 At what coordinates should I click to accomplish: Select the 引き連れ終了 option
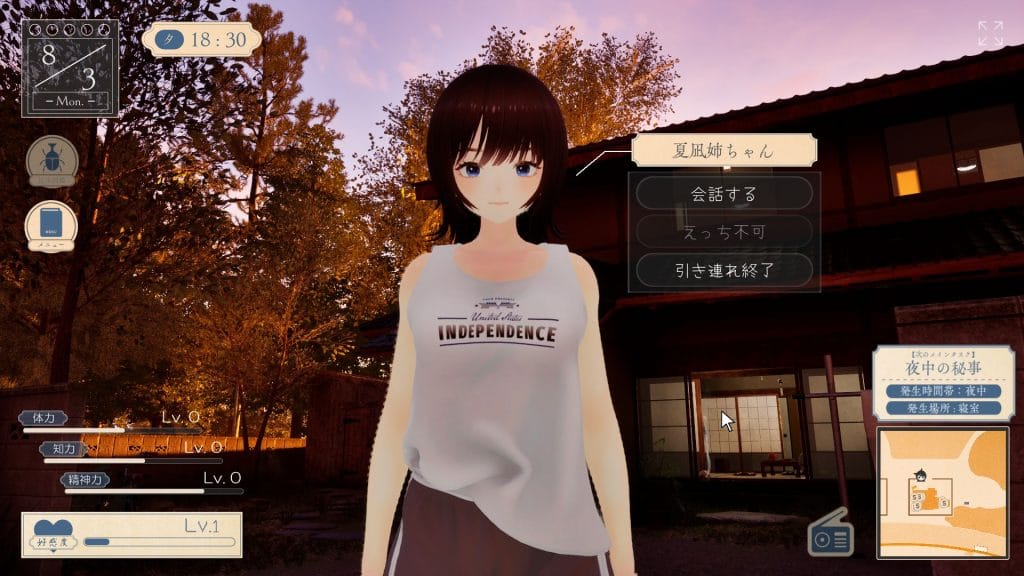coord(724,269)
